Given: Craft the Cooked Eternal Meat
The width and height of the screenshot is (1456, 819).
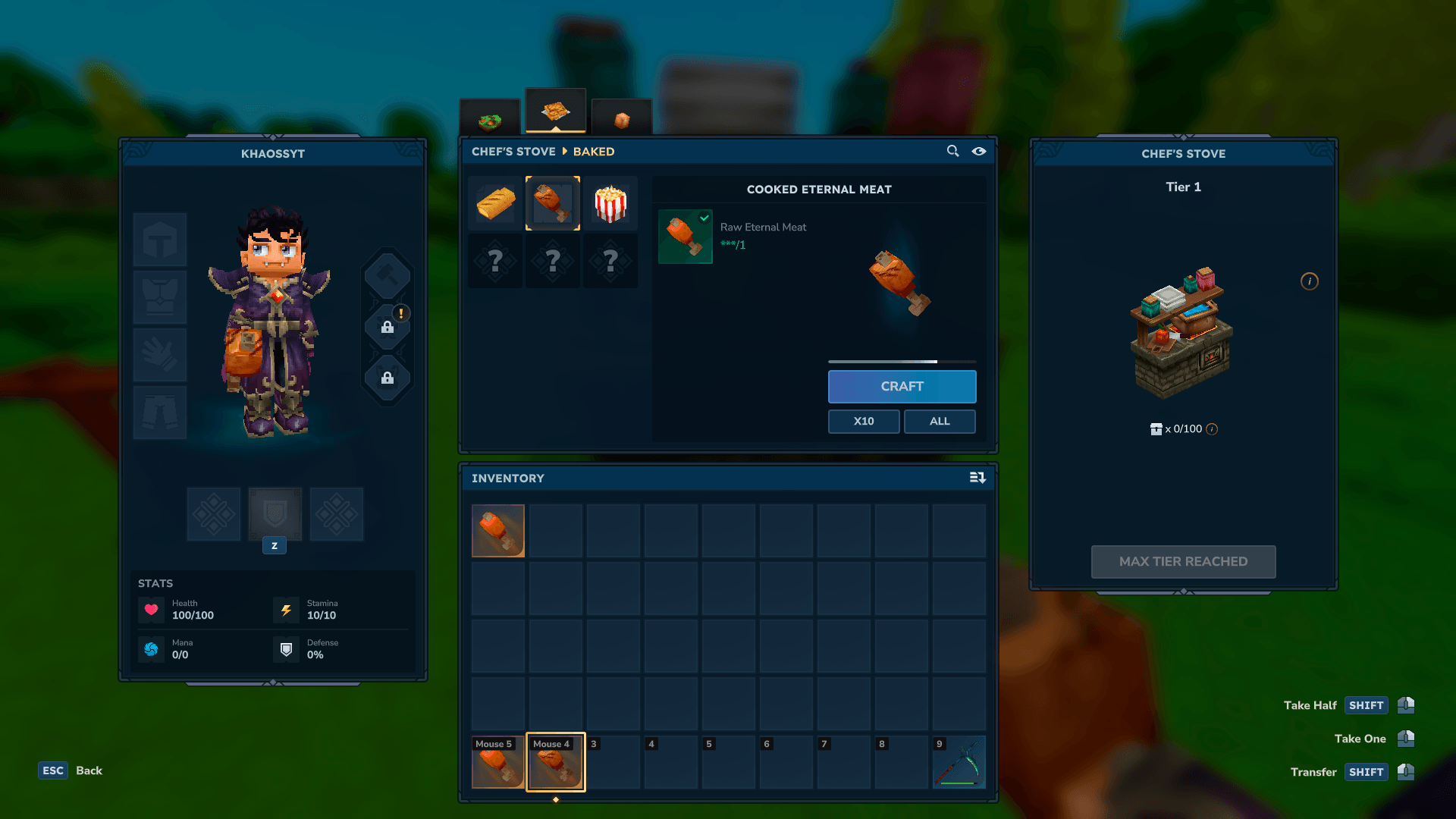Looking at the screenshot, I should click(902, 387).
